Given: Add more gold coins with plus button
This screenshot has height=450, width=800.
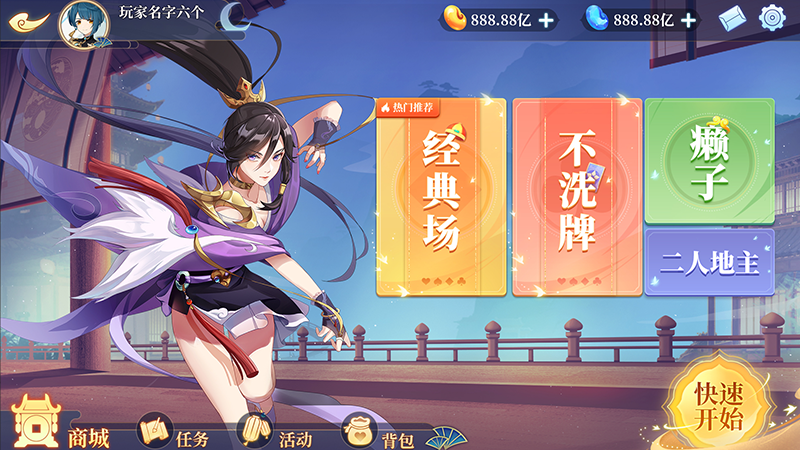Looking at the screenshot, I should 546,19.
